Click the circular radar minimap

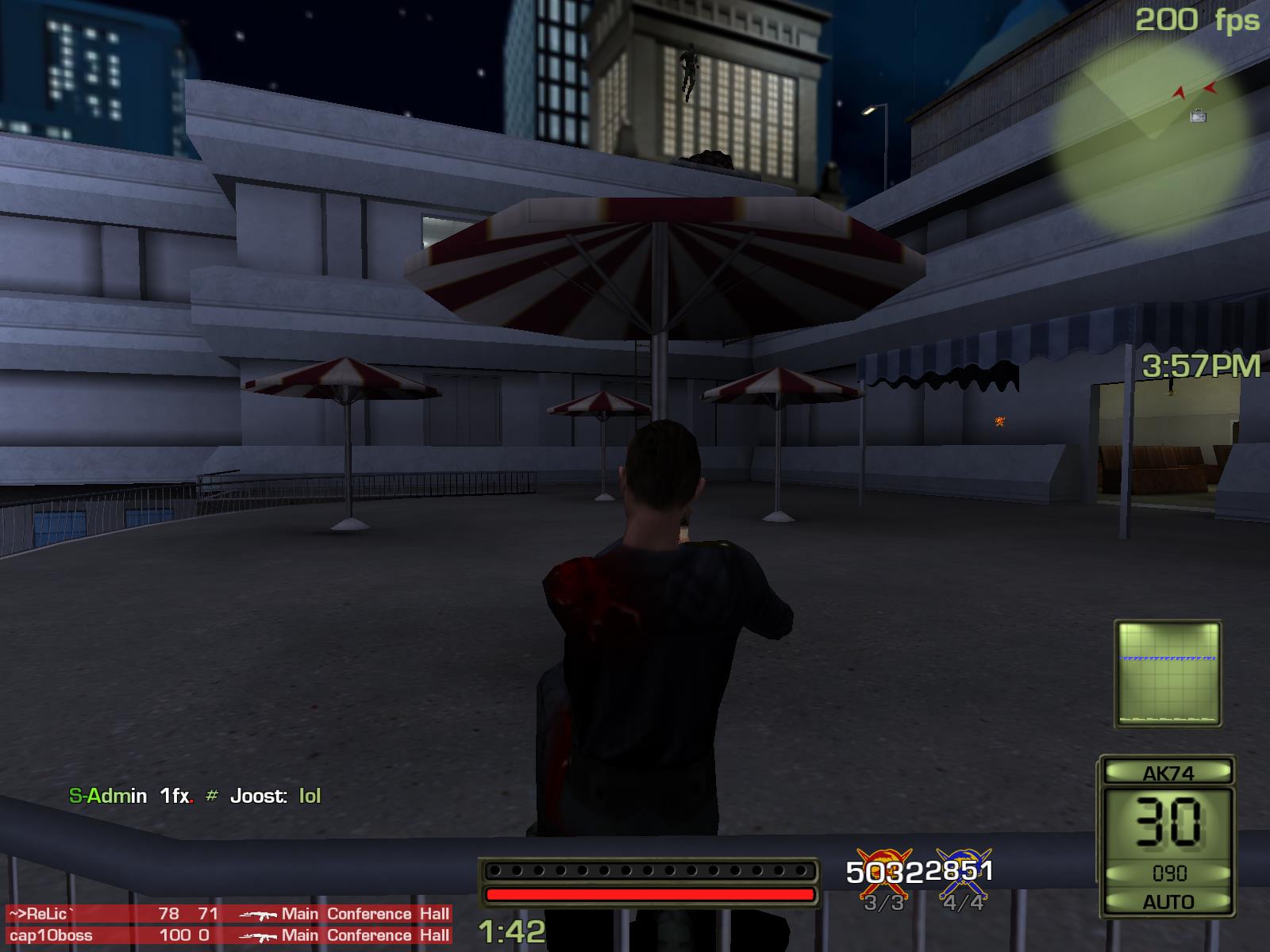(x=1153, y=136)
